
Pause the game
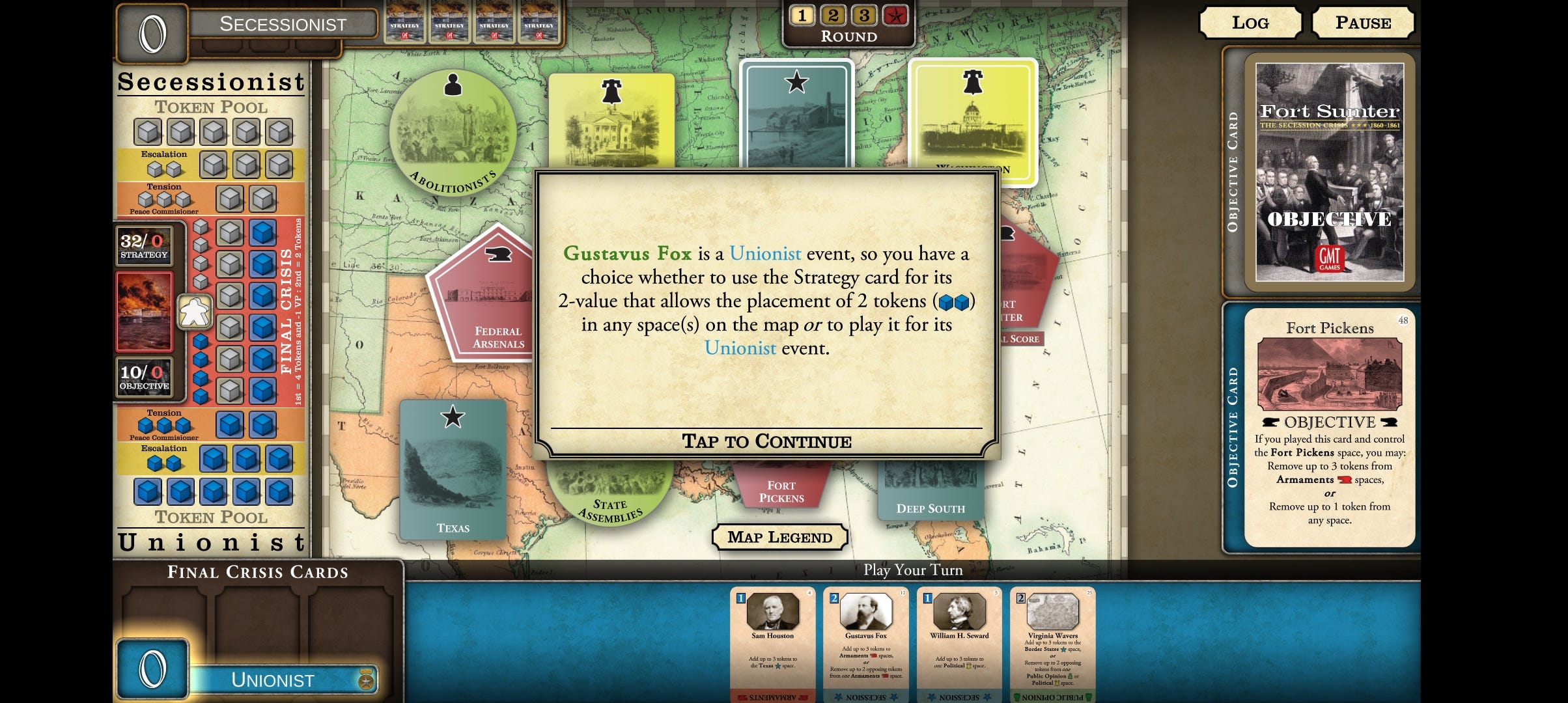pyautogui.click(x=1363, y=23)
